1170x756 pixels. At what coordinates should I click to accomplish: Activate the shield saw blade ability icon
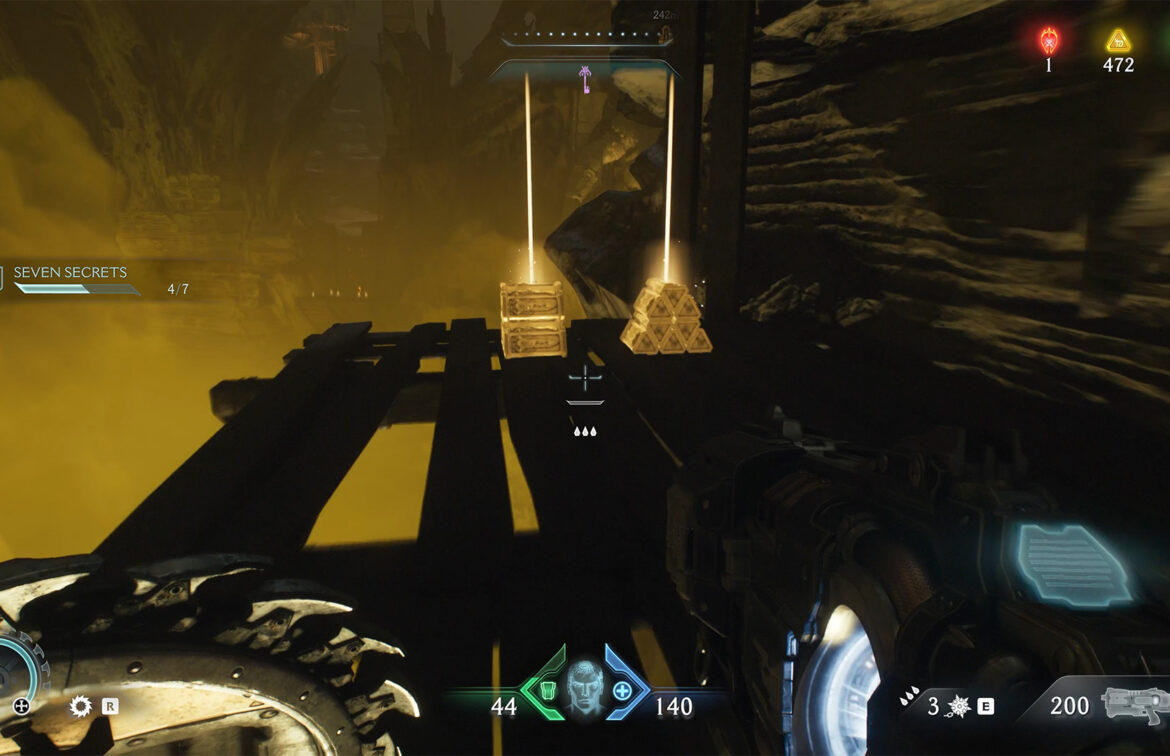tap(80, 706)
